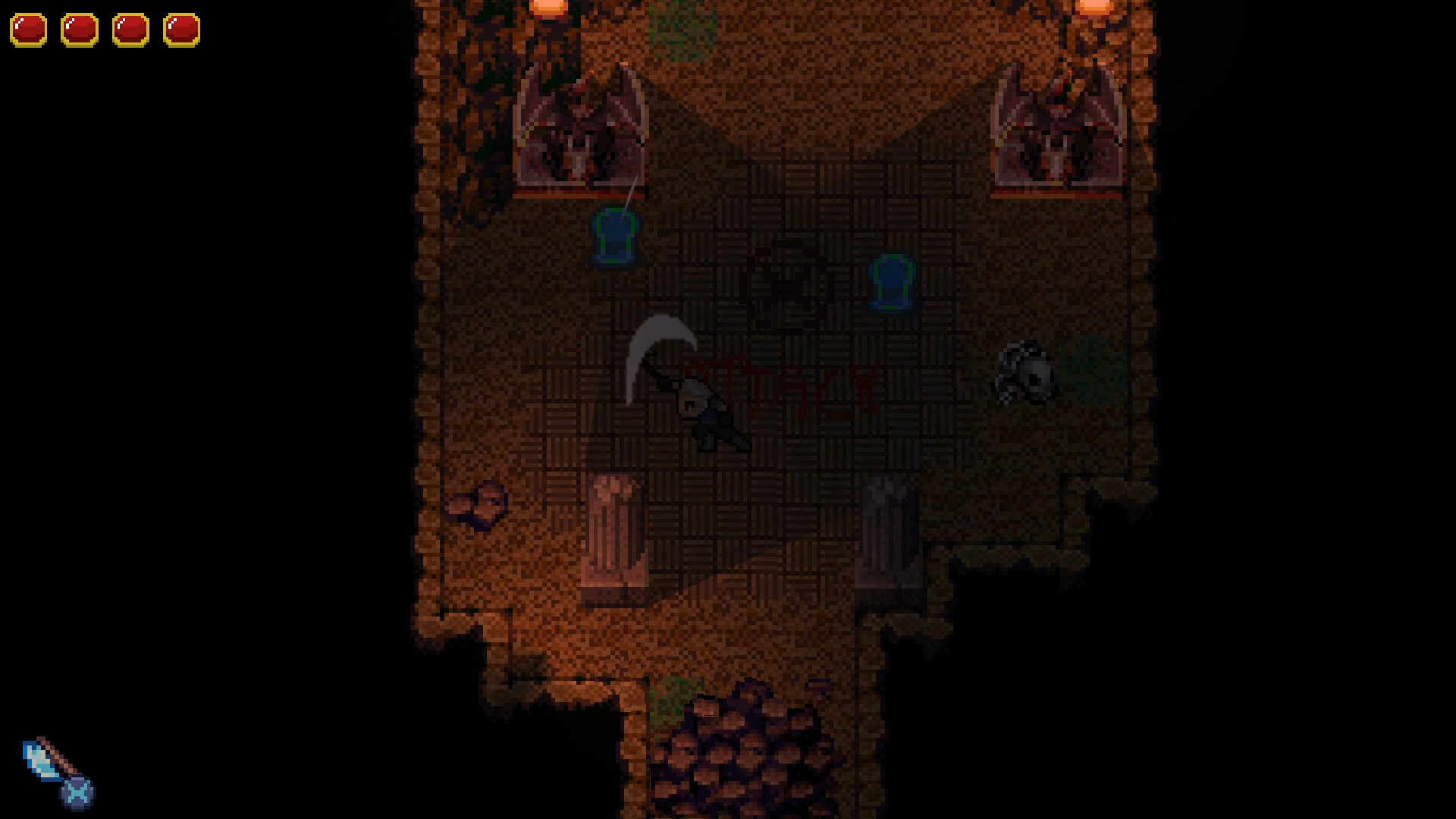Select the left gargoyle statue

point(581,129)
